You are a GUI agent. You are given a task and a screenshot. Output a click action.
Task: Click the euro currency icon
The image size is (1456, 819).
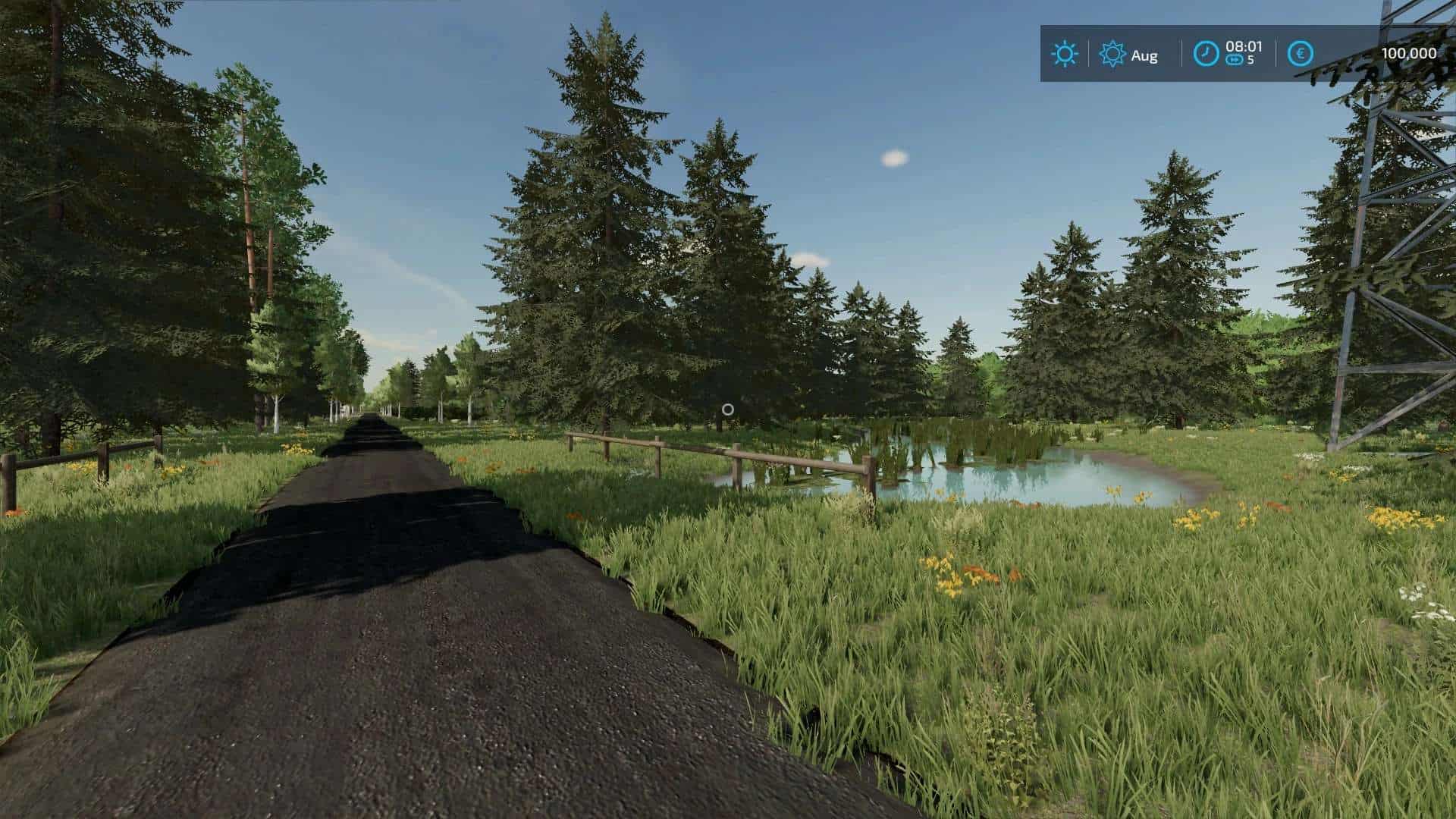(1299, 54)
